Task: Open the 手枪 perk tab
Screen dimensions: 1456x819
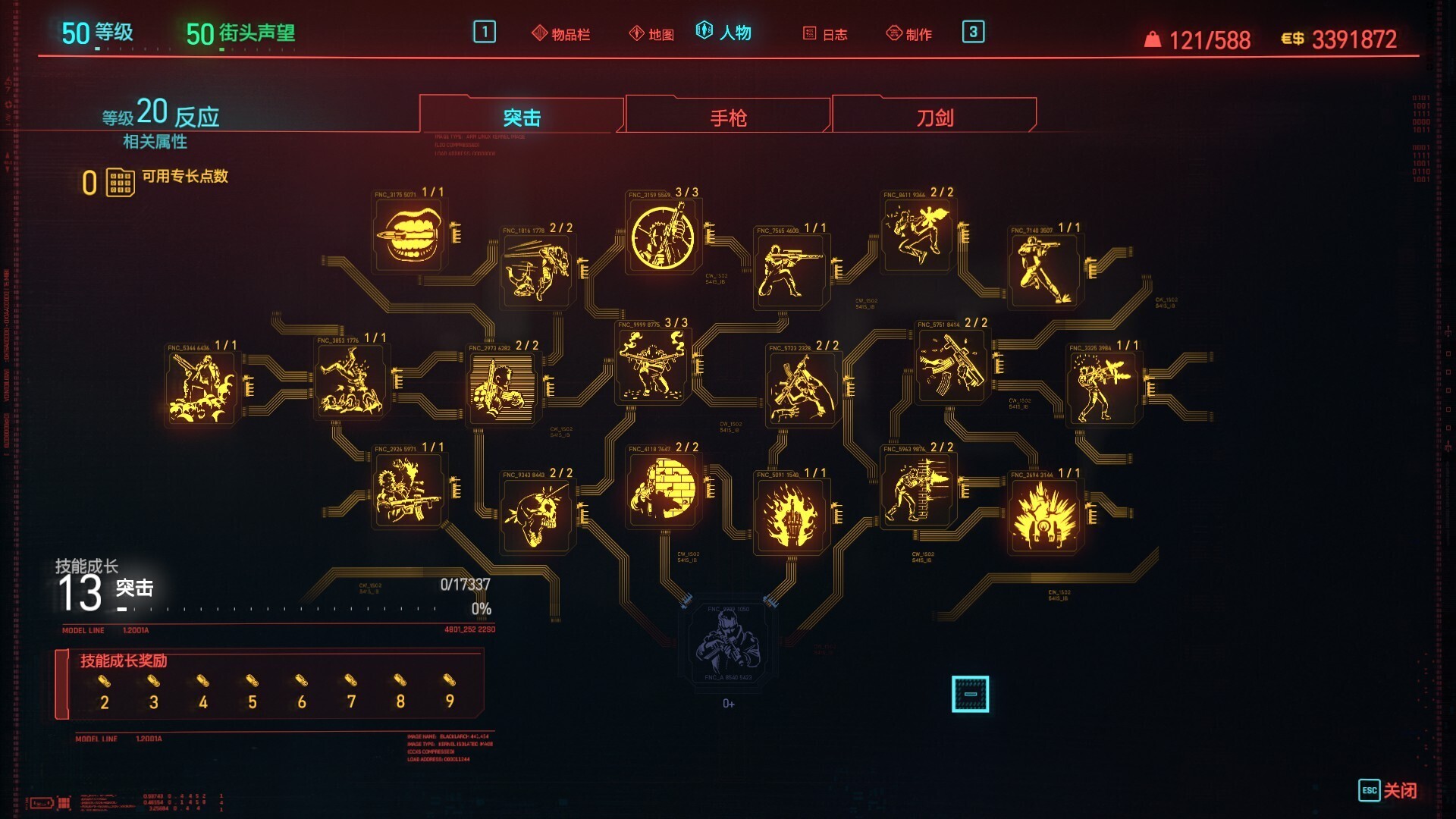Action: point(728,118)
